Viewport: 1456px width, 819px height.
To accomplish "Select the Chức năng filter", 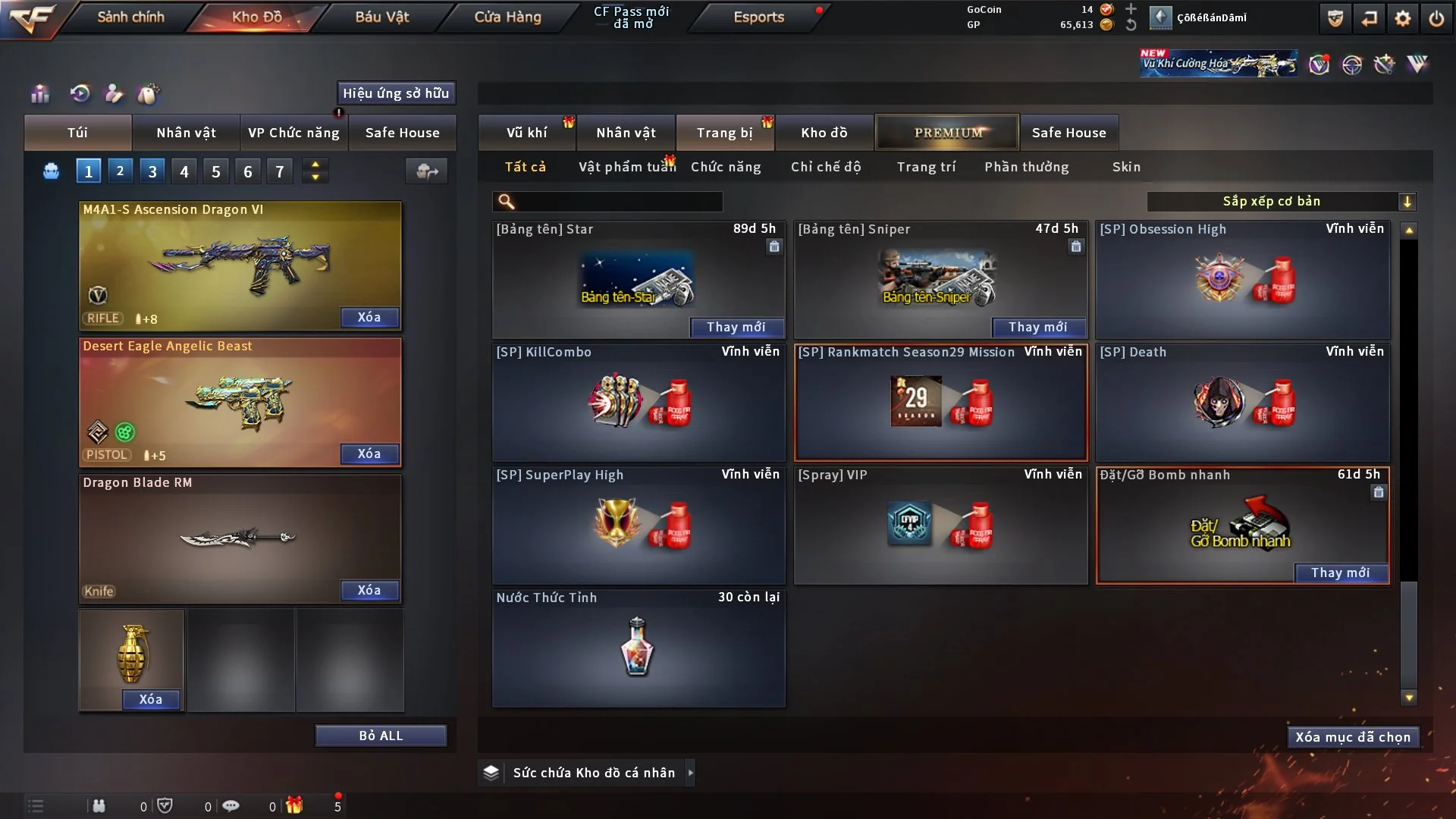I will click(x=726, y=167).
